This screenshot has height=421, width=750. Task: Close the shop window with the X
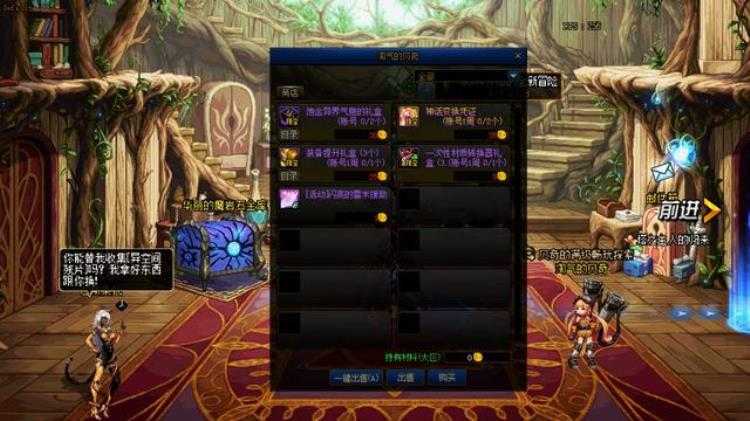coord(518,57)
